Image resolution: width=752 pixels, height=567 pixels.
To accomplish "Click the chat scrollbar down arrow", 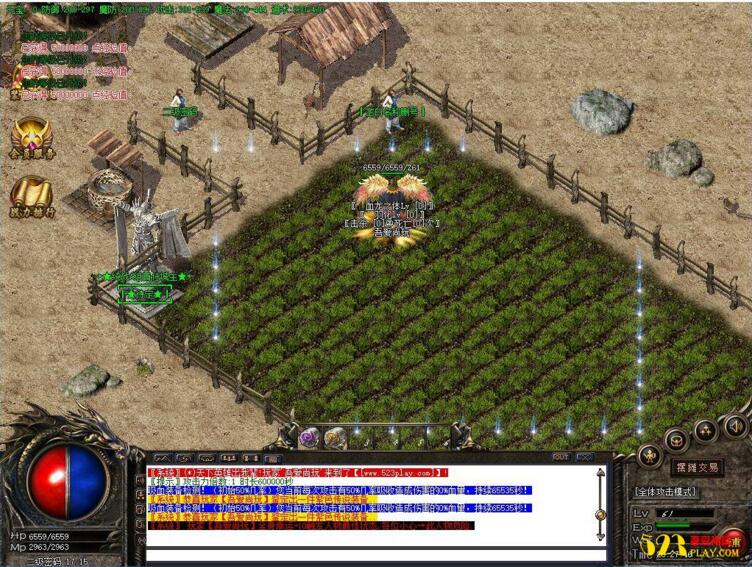I will [x=600, y=536].
